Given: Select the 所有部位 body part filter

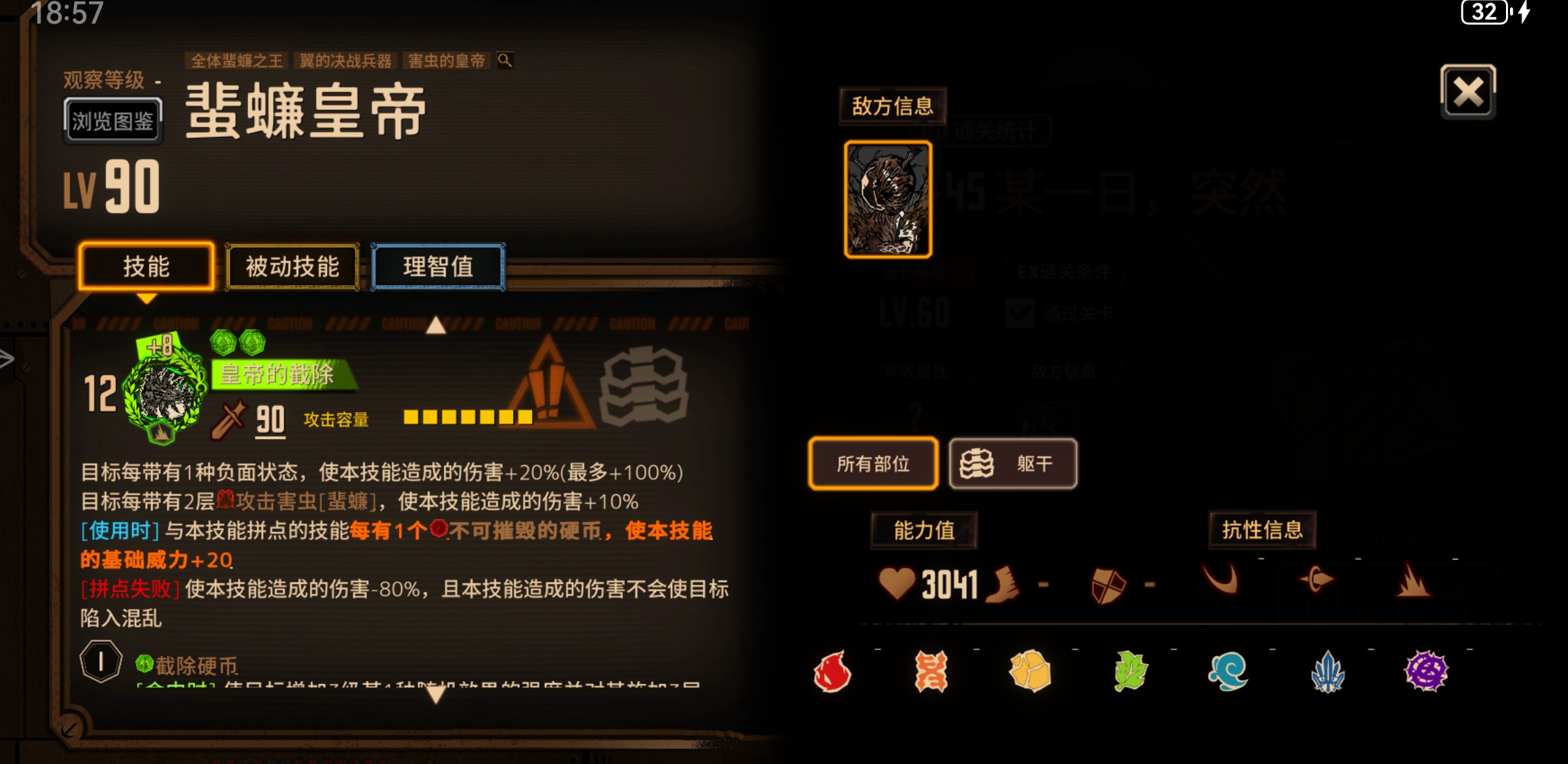Looking at the screenshot, I should (873, 464).
